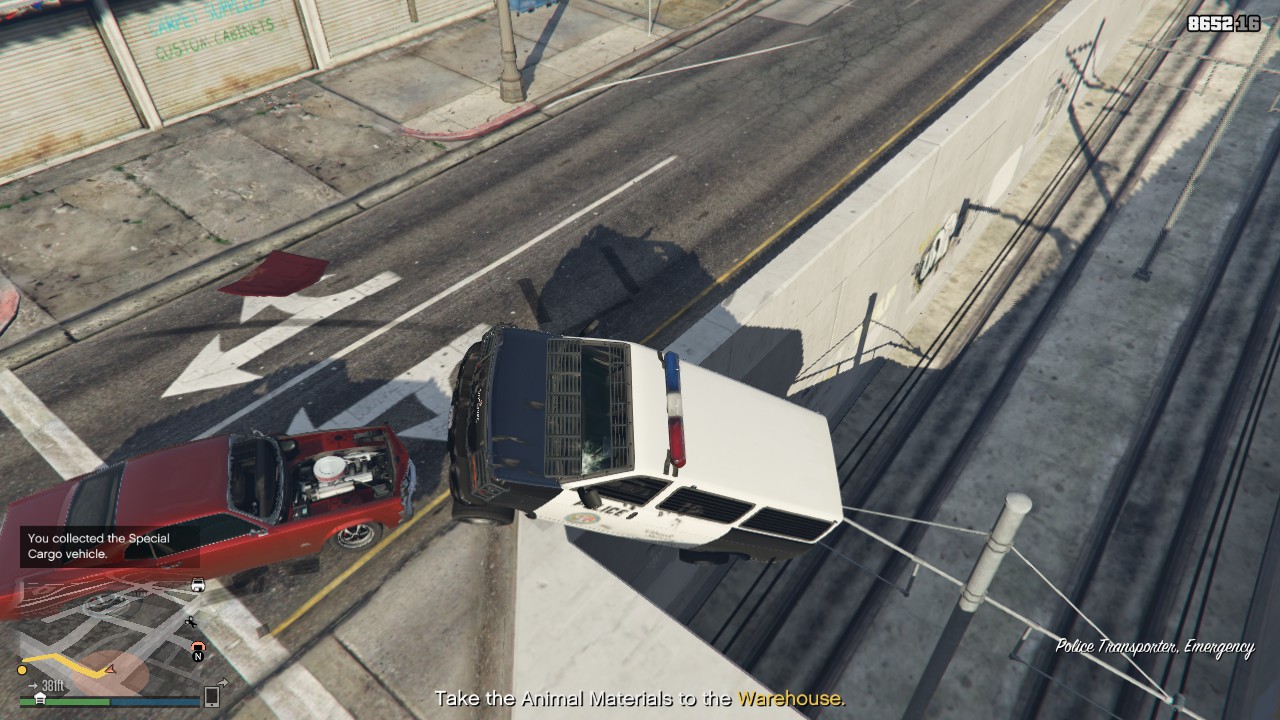Open the phone icon beside the minimap
The width and height of the screenshot is (1280, 720).
point(212,696)
